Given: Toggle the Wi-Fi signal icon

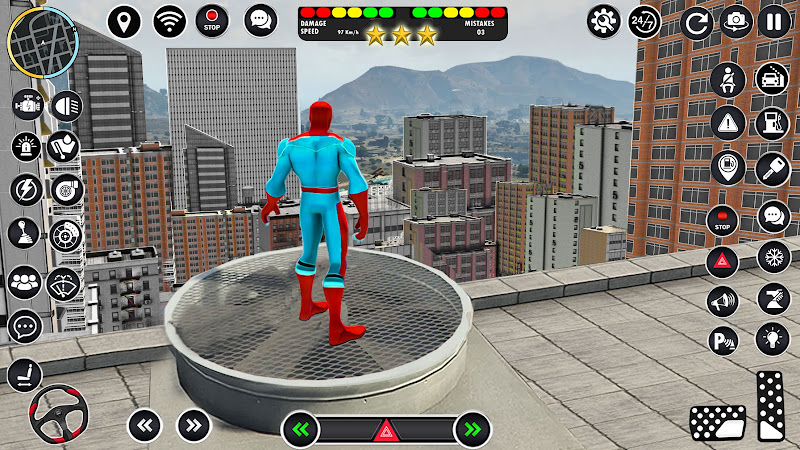Looking at the screenshot, I should pyautogui.click(x=170, y=21).
